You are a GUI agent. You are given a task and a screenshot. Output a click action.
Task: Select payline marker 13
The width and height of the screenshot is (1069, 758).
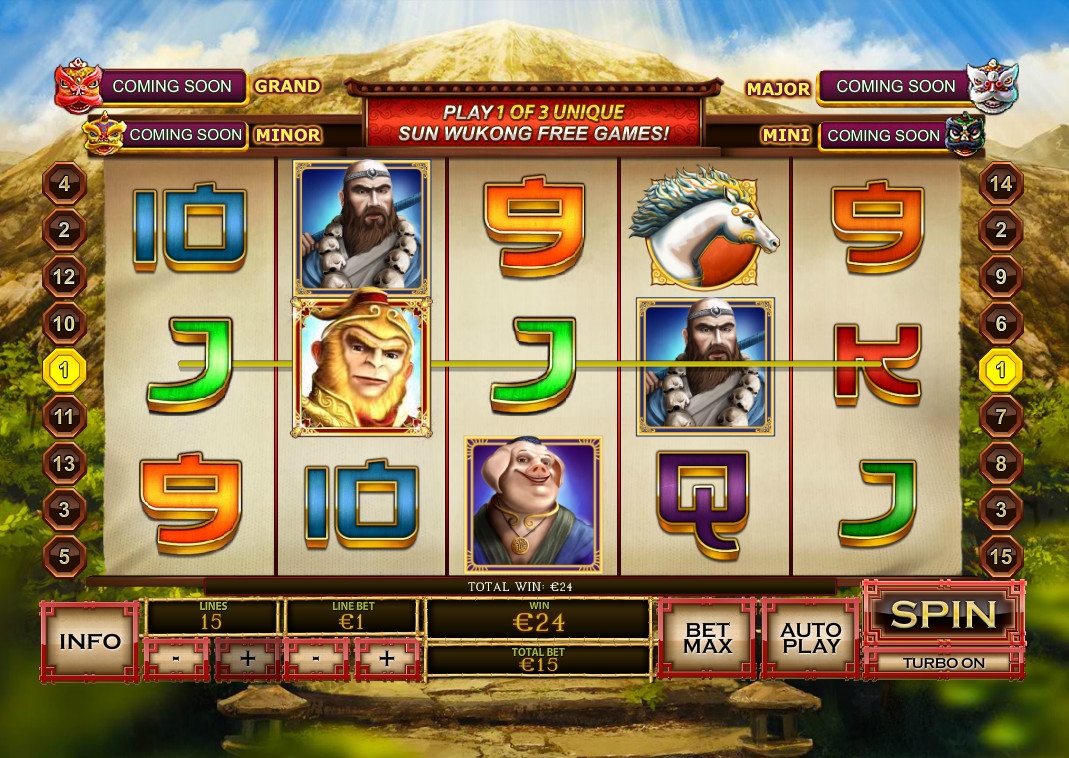65,464
